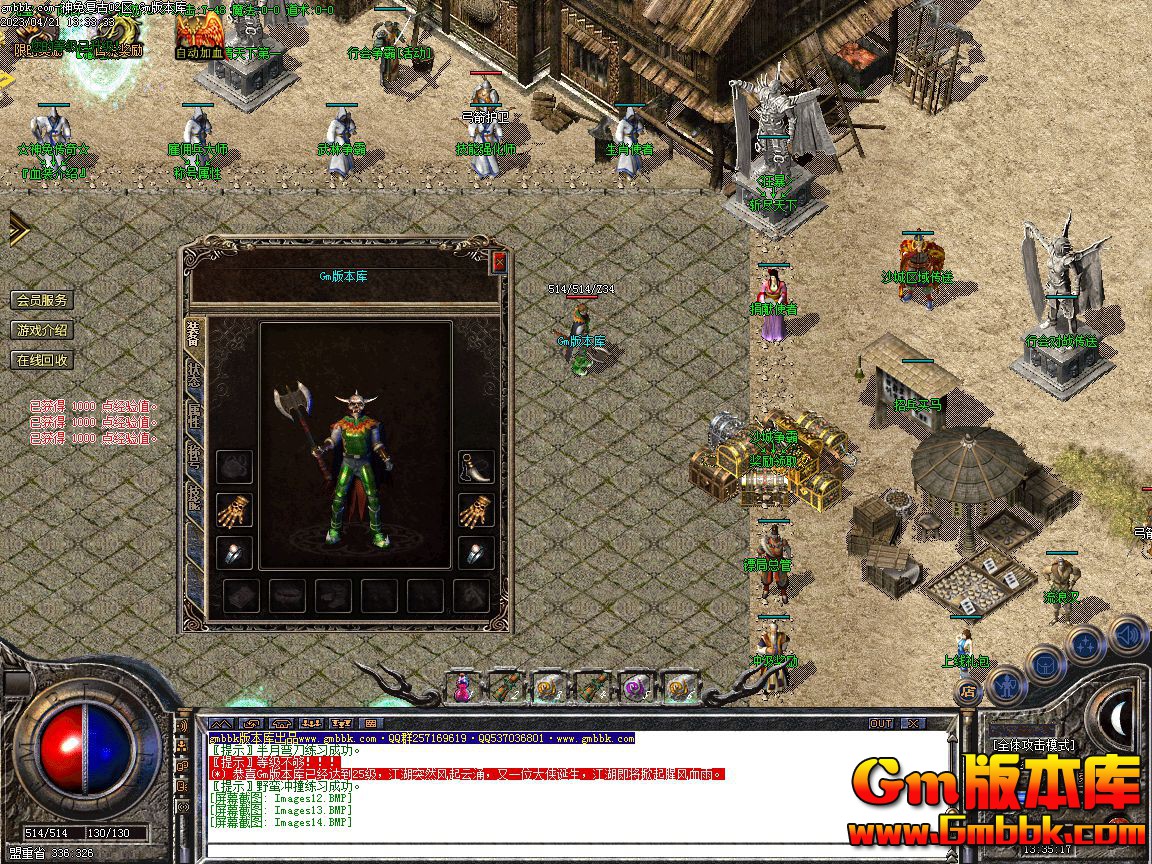Use the purple swirl scroll in hotbar
This screenshot has height=864, width=1152.
pyautogui.click(x=636, y=688)
